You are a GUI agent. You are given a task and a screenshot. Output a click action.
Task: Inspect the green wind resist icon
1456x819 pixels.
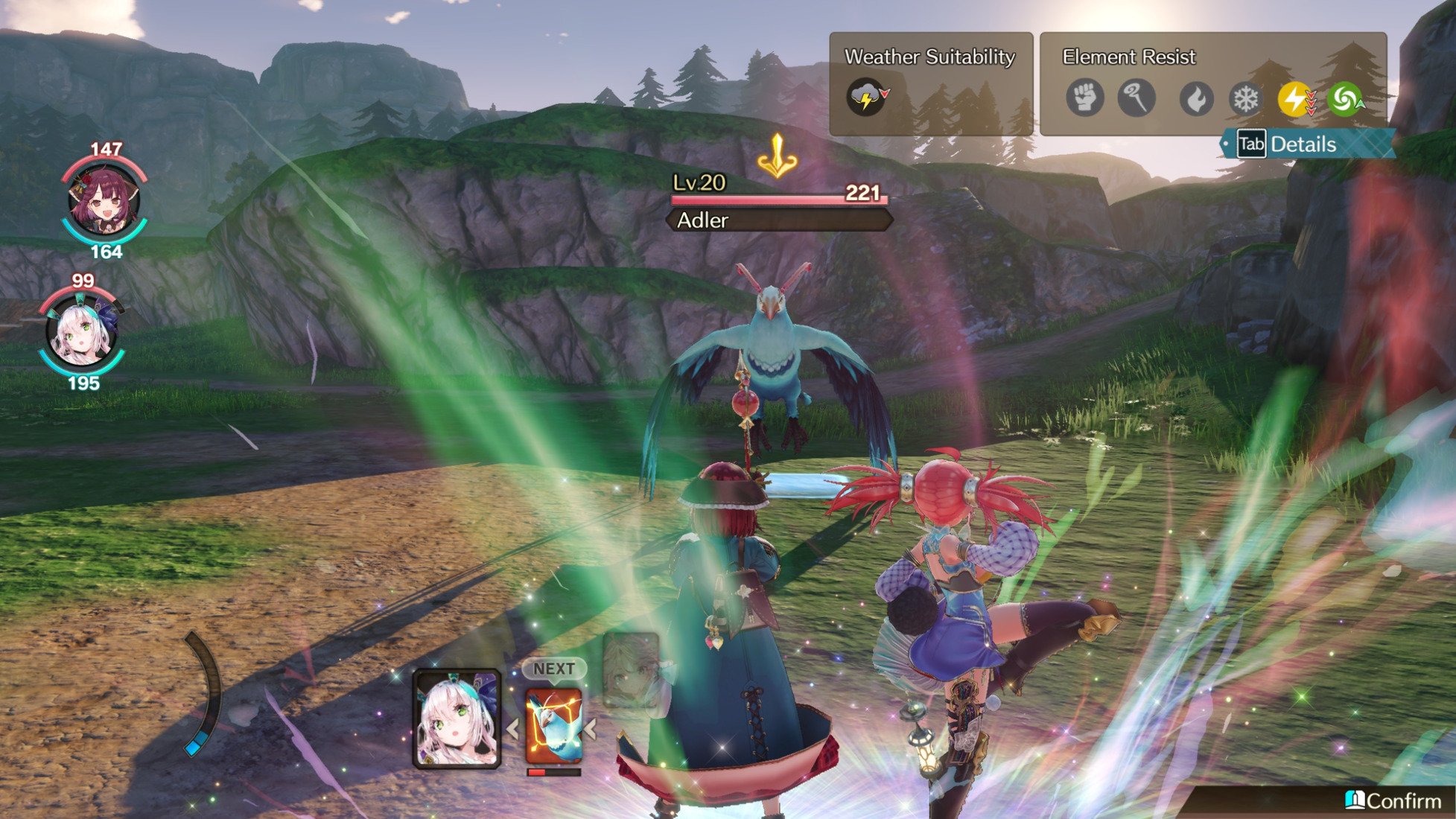pyautogui.click(x=1345, y=98)
